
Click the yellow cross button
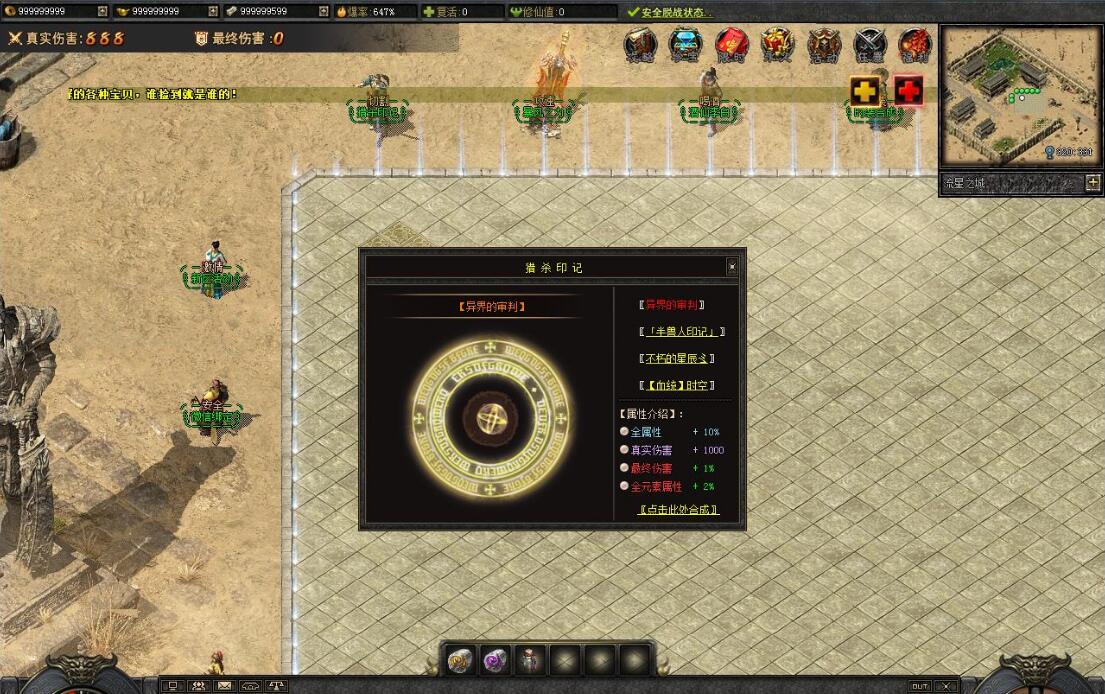click(x=865, y=91)
